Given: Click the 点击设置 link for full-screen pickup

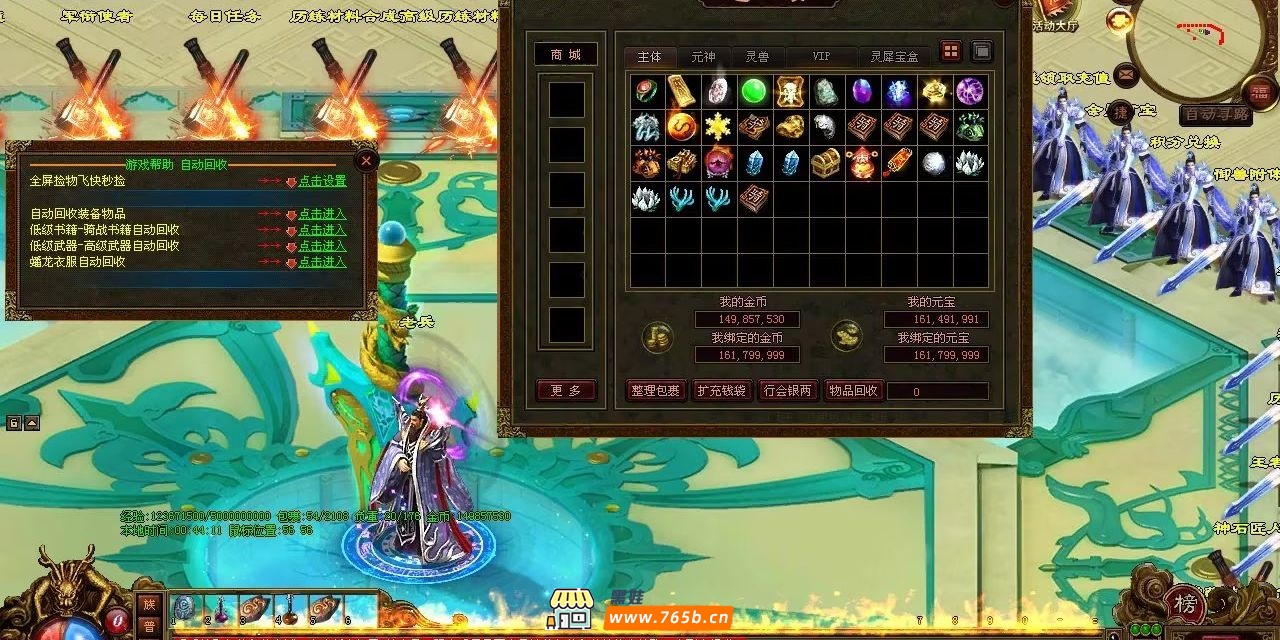Looking at the screenshot, I should pos(322,182).
